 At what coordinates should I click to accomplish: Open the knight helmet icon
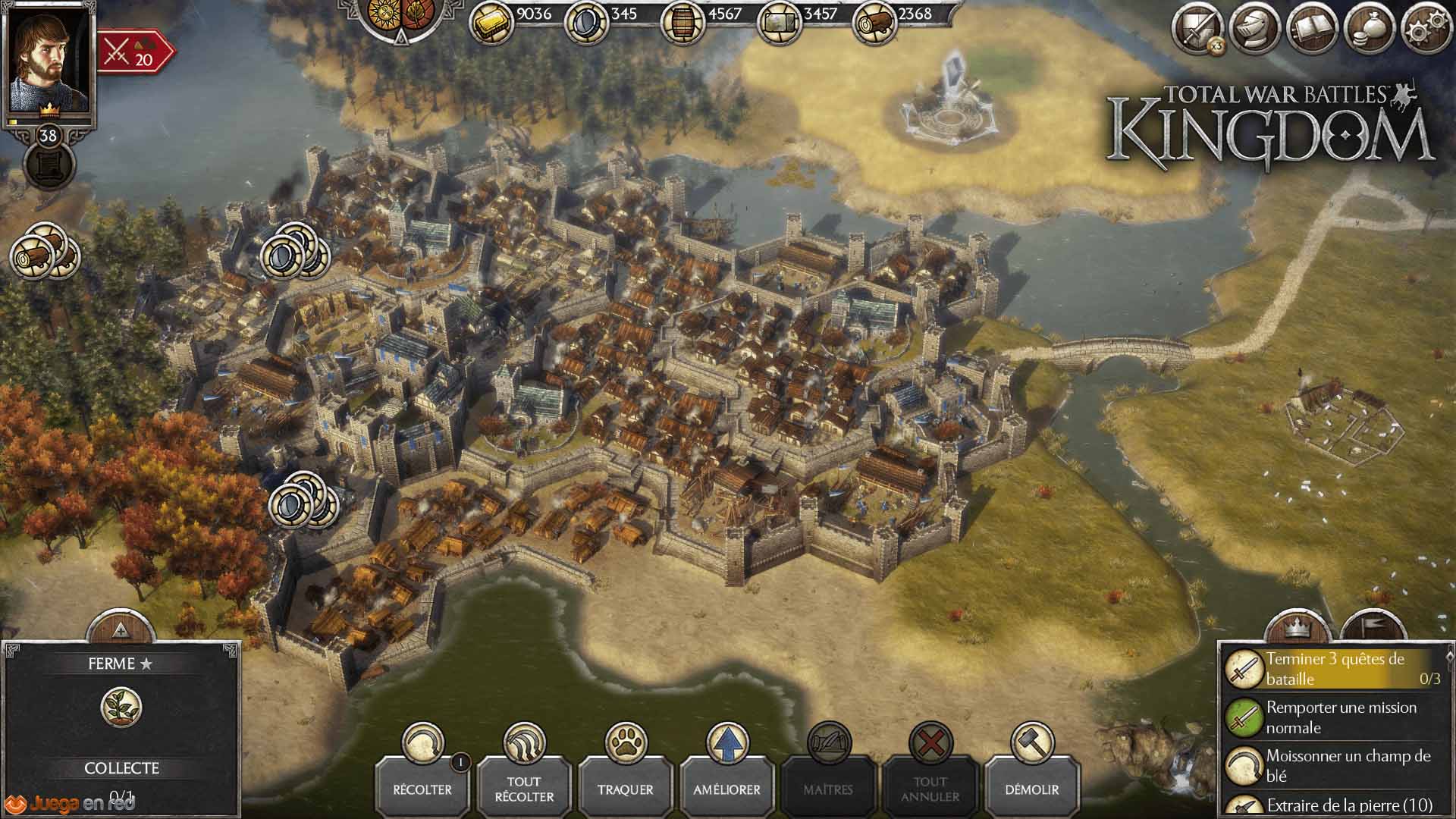point(1256,30)
